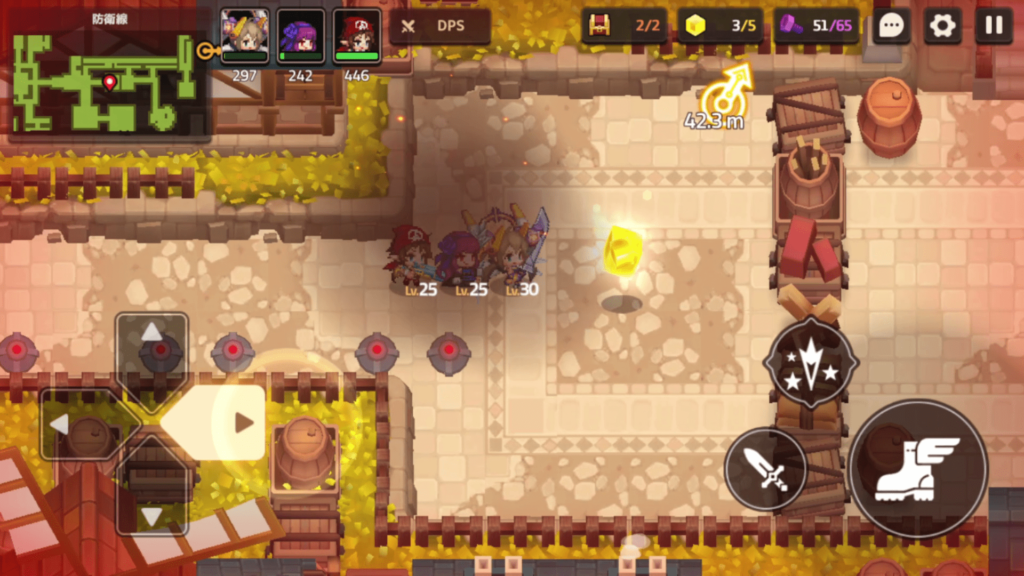The image size is (1024, 576).
Task: Open the chat speech bubble
Action: [890, 26]
